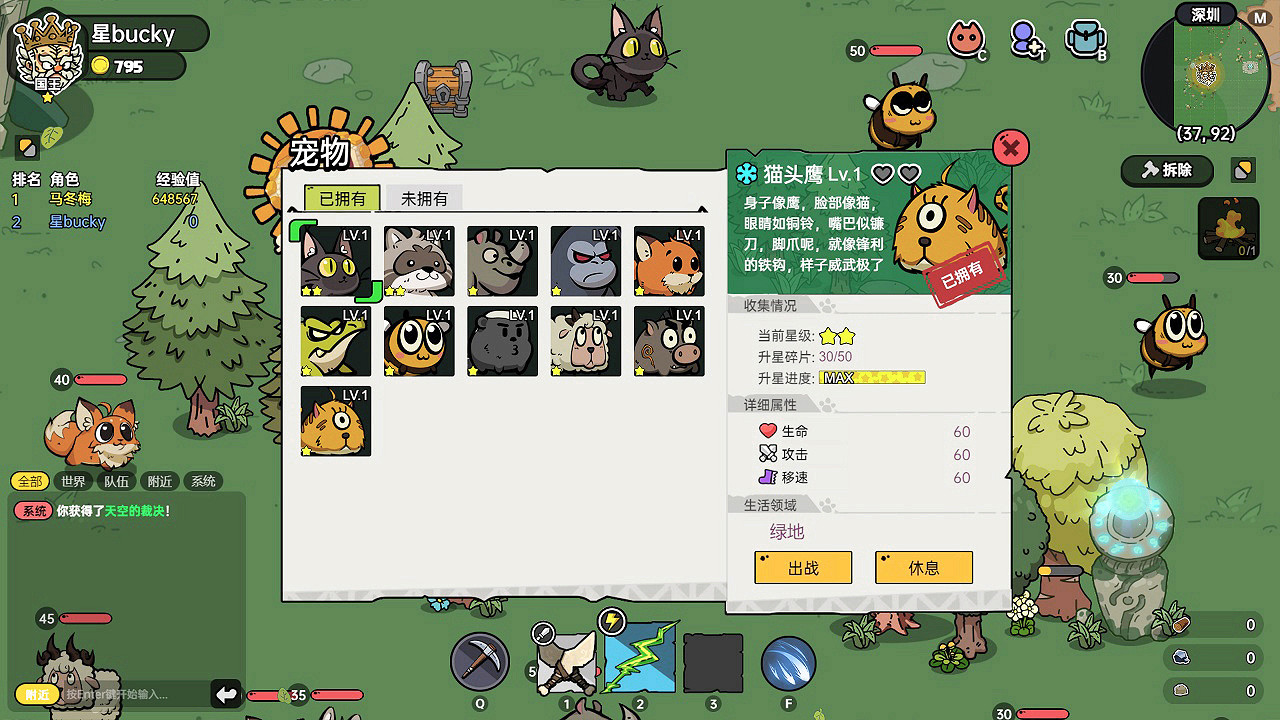
Task: Enable the 附近 nearby chat filter
Action: 157,481
